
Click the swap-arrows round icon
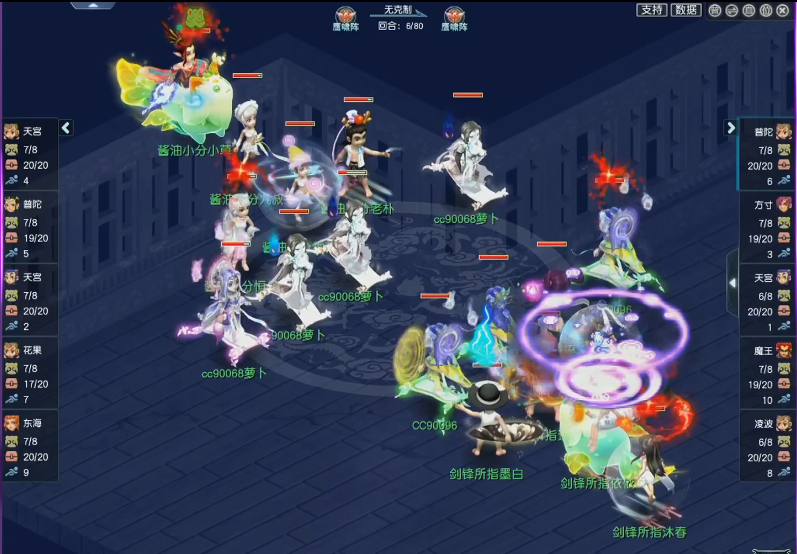pos(732,11)
